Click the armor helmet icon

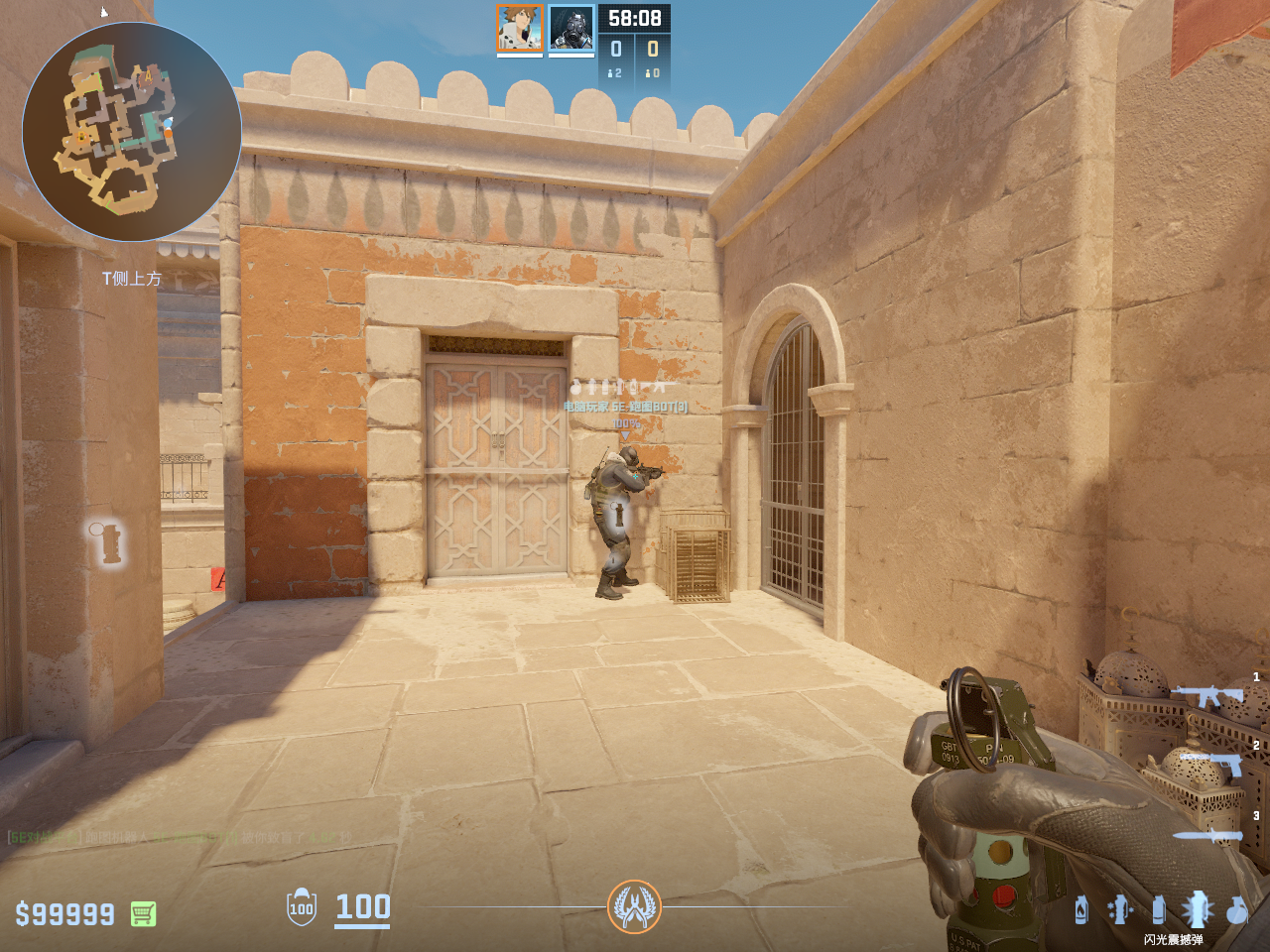pos(302,907)
